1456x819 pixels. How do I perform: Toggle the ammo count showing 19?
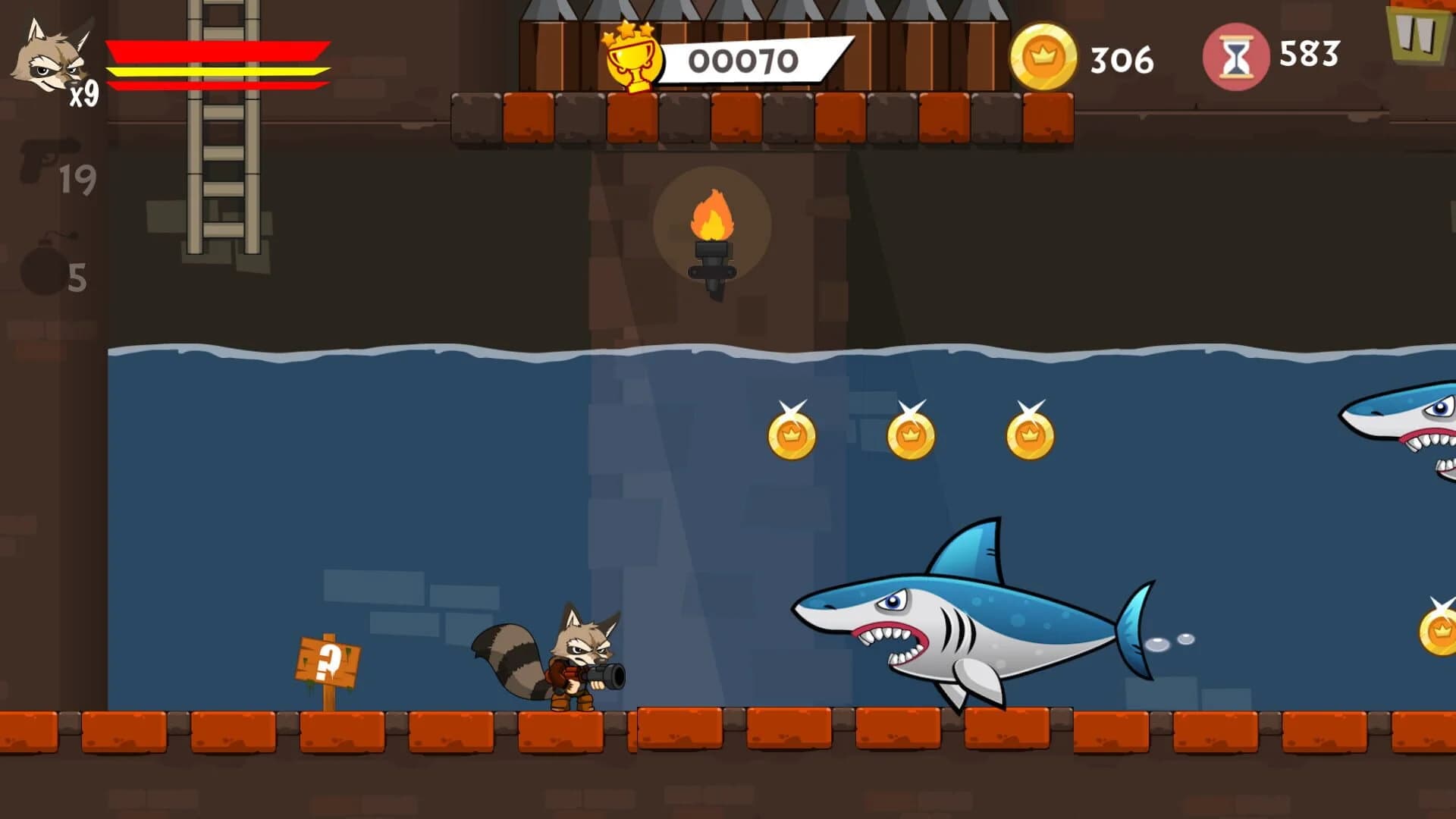80,178
